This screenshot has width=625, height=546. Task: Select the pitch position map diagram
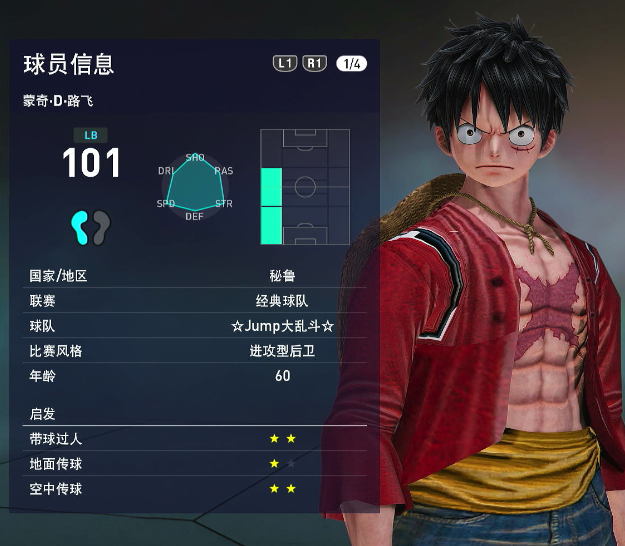click(x=305, y=187)
